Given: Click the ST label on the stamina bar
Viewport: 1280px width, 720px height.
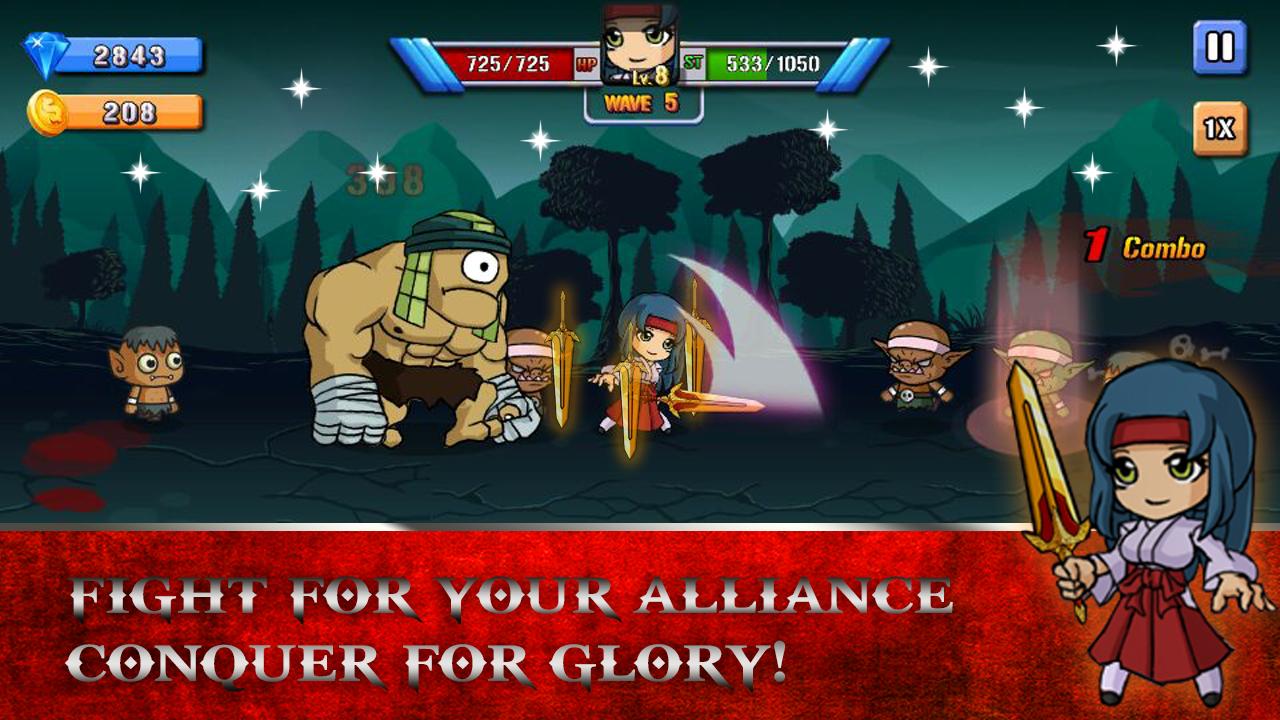Looking at the screenshot, I should click(692, 60).
